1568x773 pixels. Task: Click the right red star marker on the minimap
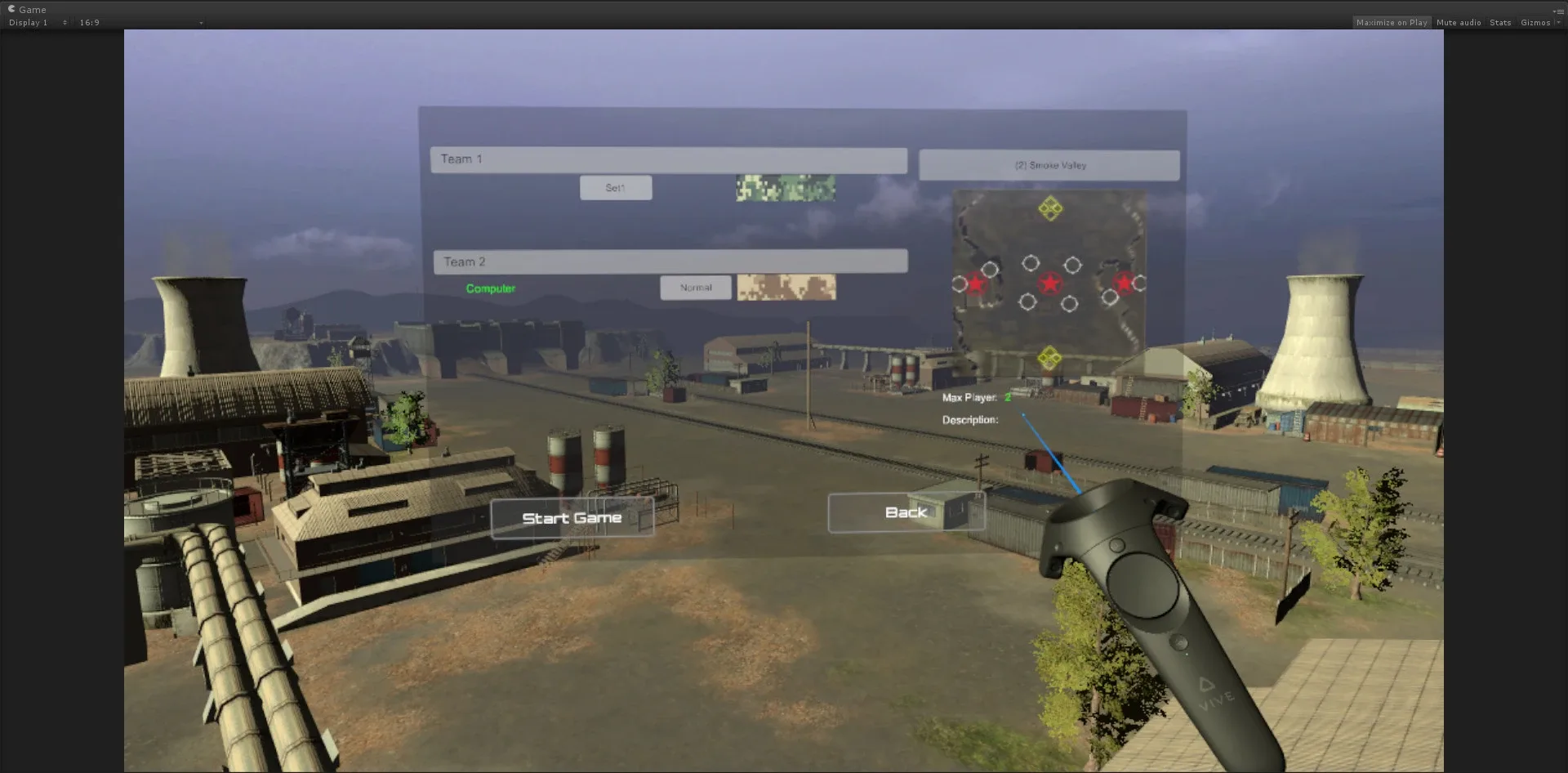click(1125, 283)
